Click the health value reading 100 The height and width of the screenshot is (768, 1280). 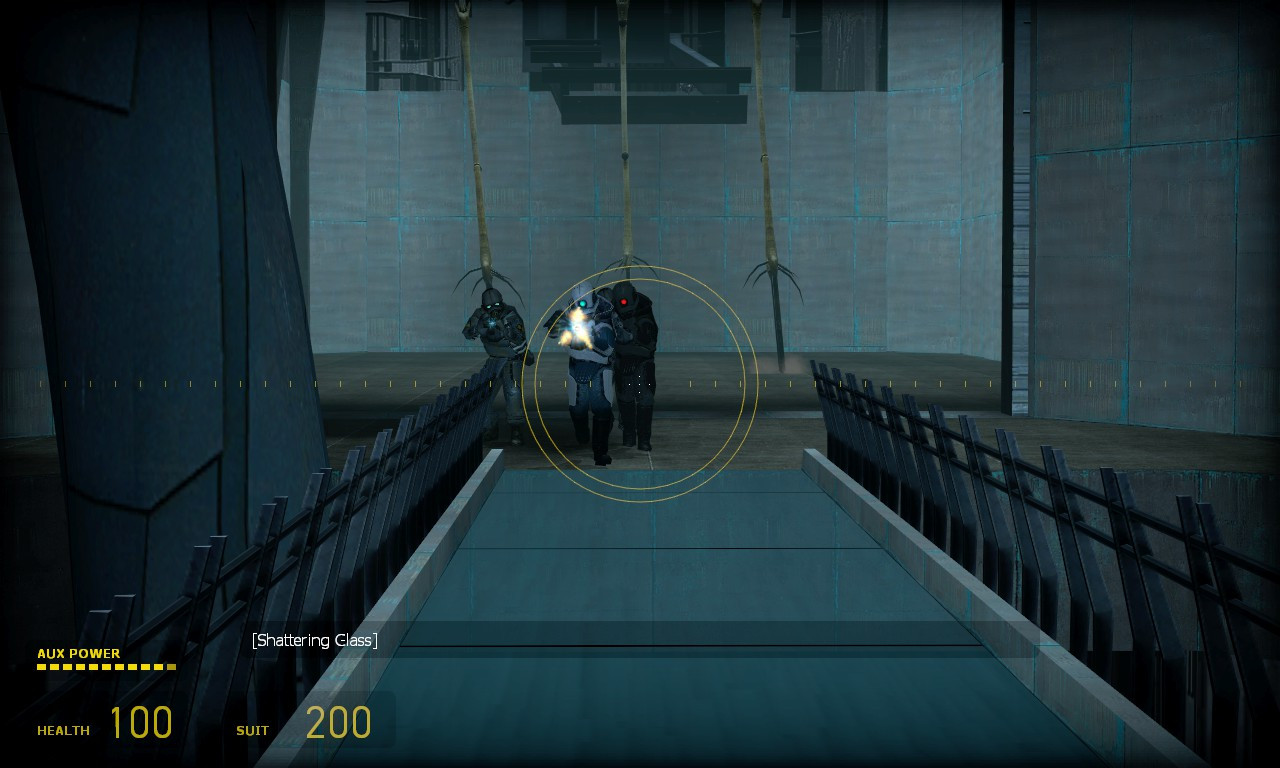pyautogui.click(x=145, y=722)
